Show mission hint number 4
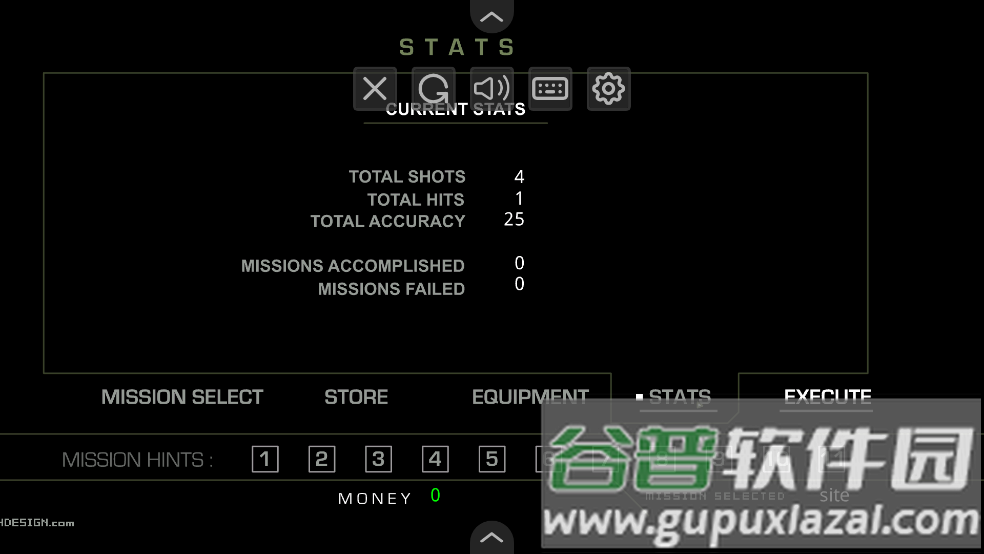The height and width of the screenshot is (554, 984). pos(435,459)
